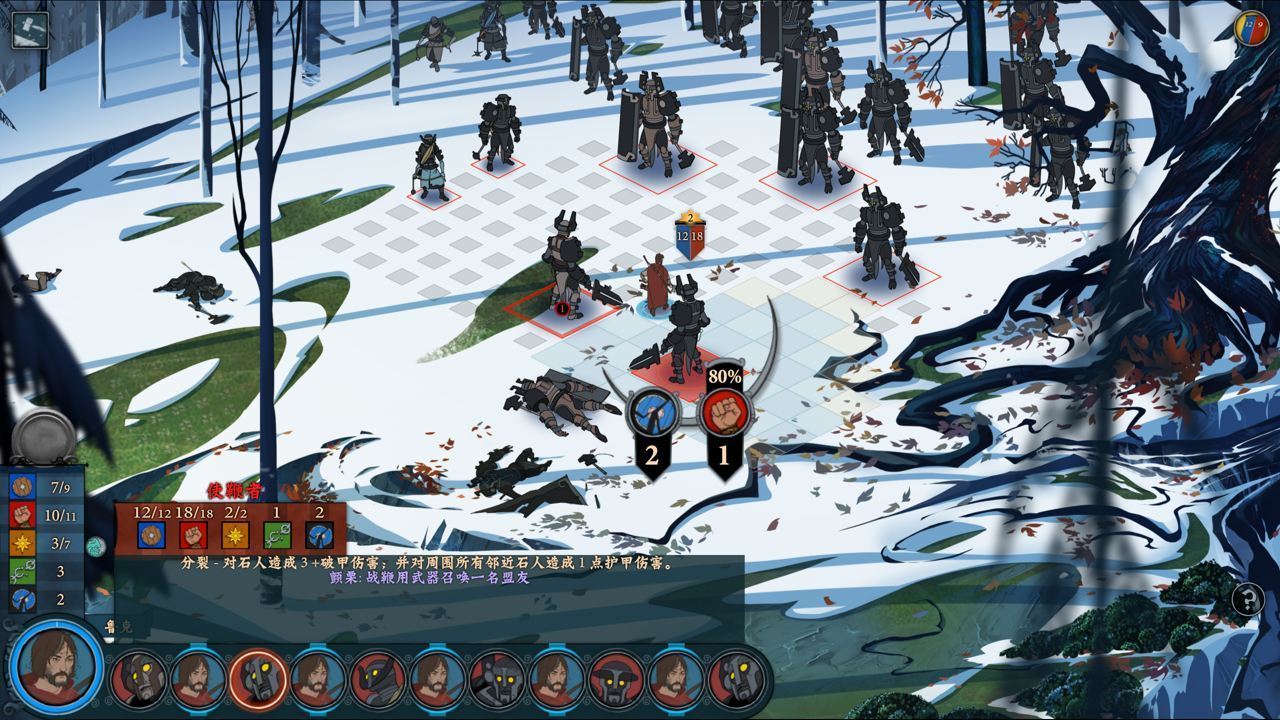Choose the armor break attack shield icon

point(652,413)
